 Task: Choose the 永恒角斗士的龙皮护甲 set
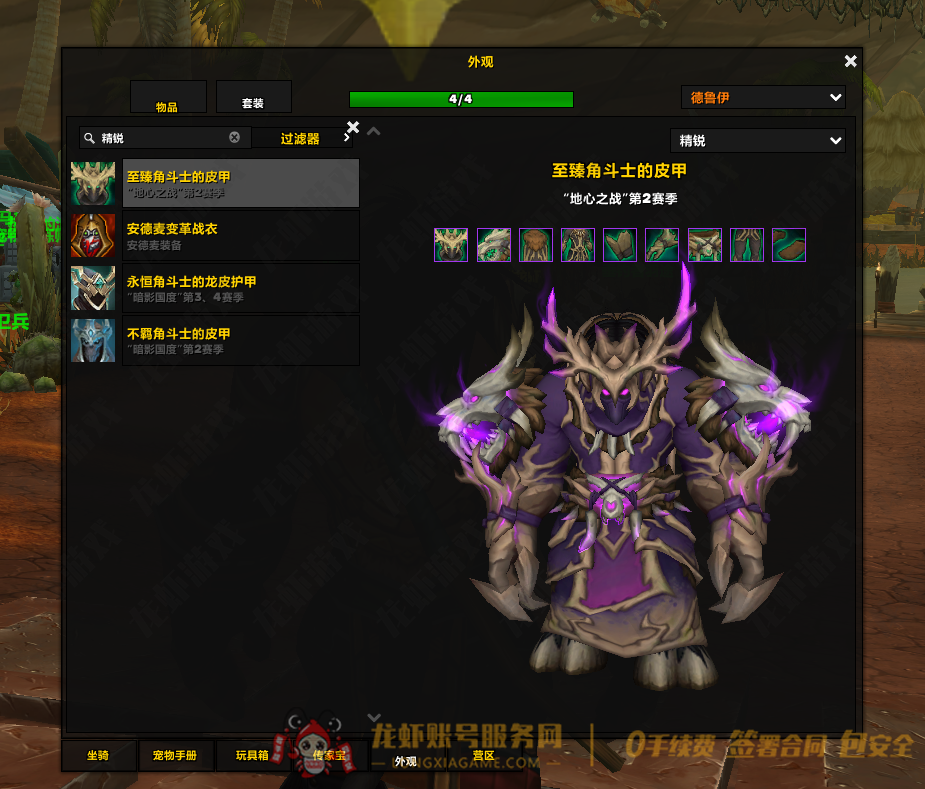240,288
